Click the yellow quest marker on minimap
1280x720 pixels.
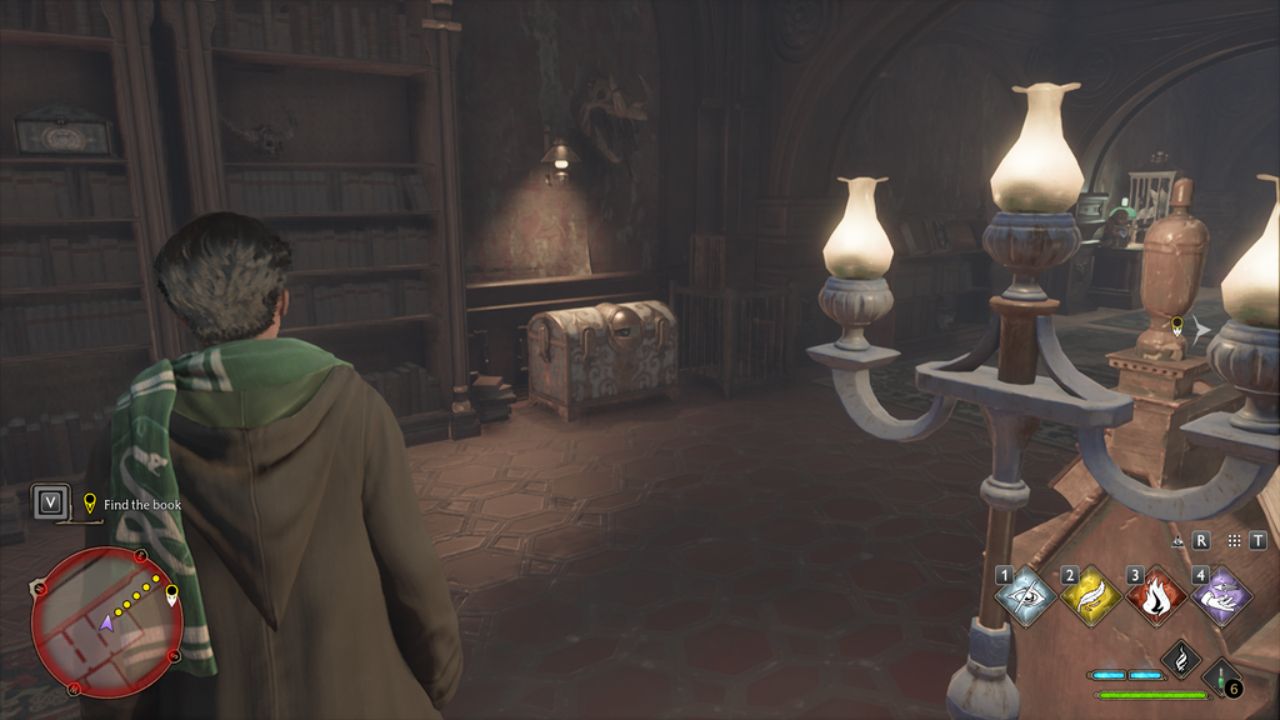[x=172, y=597]
